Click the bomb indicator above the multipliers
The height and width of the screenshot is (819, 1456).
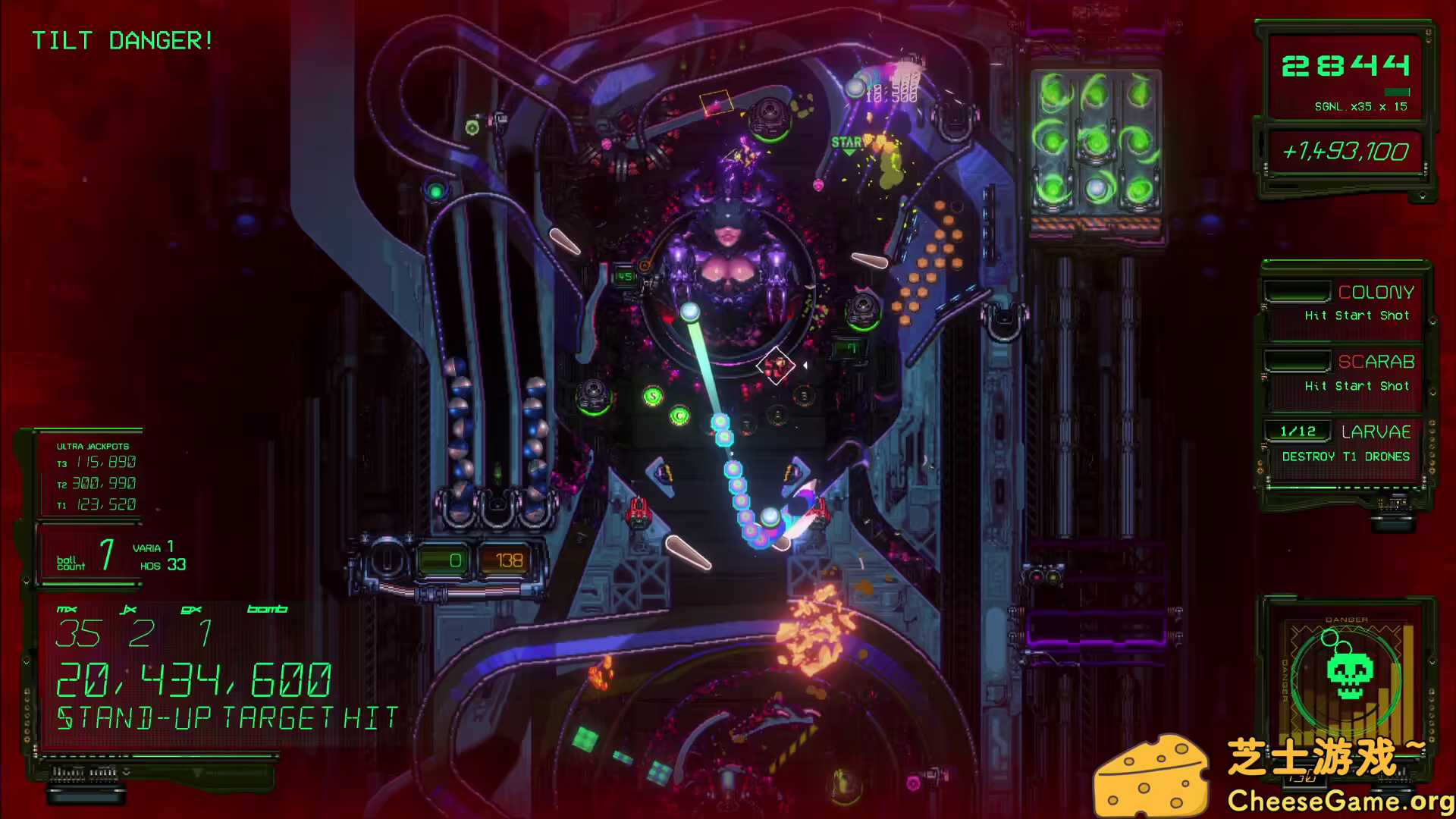(x=265, y=607)
